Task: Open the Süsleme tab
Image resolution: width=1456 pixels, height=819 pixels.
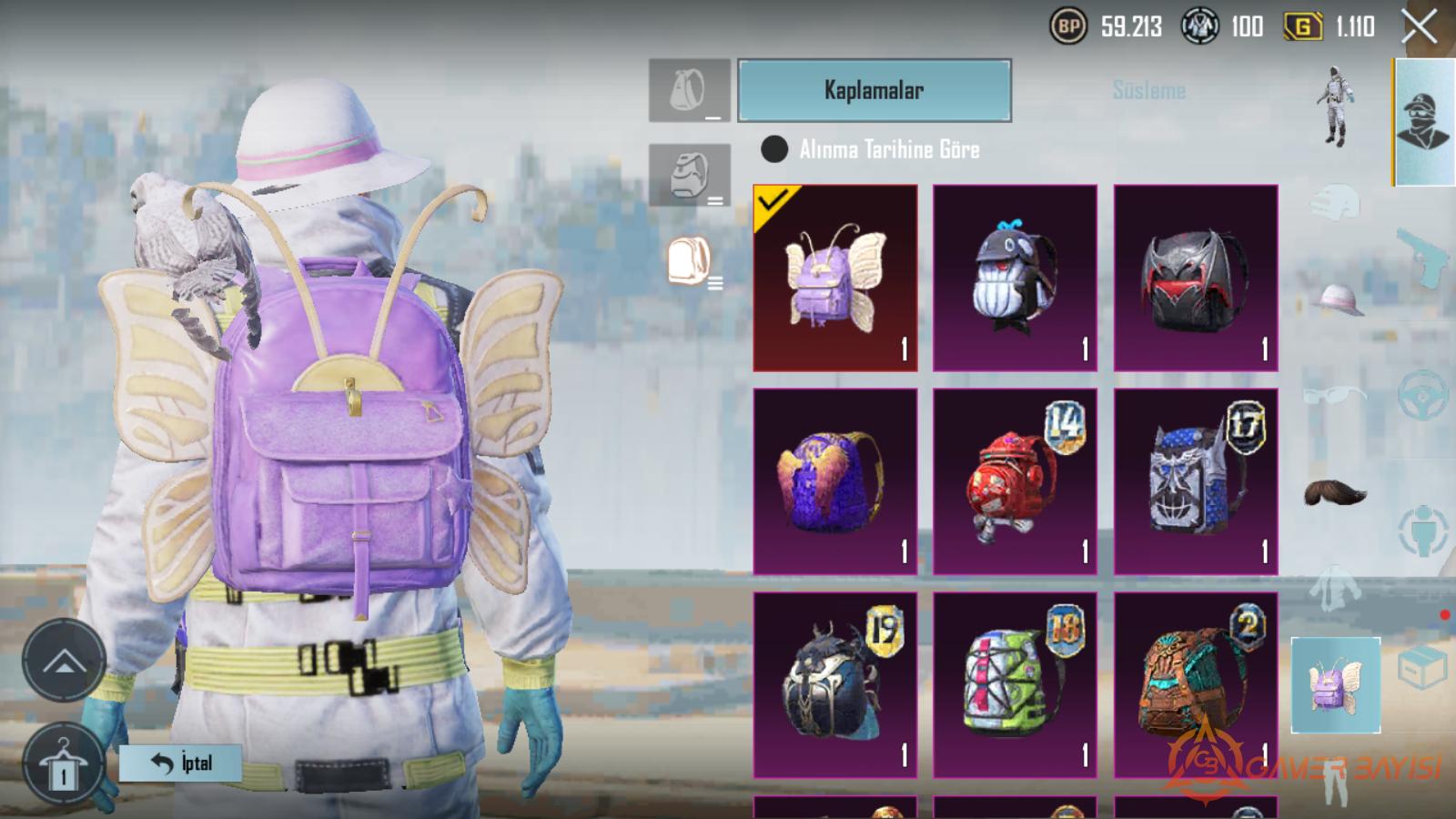Action: [x=1148, y=90]
